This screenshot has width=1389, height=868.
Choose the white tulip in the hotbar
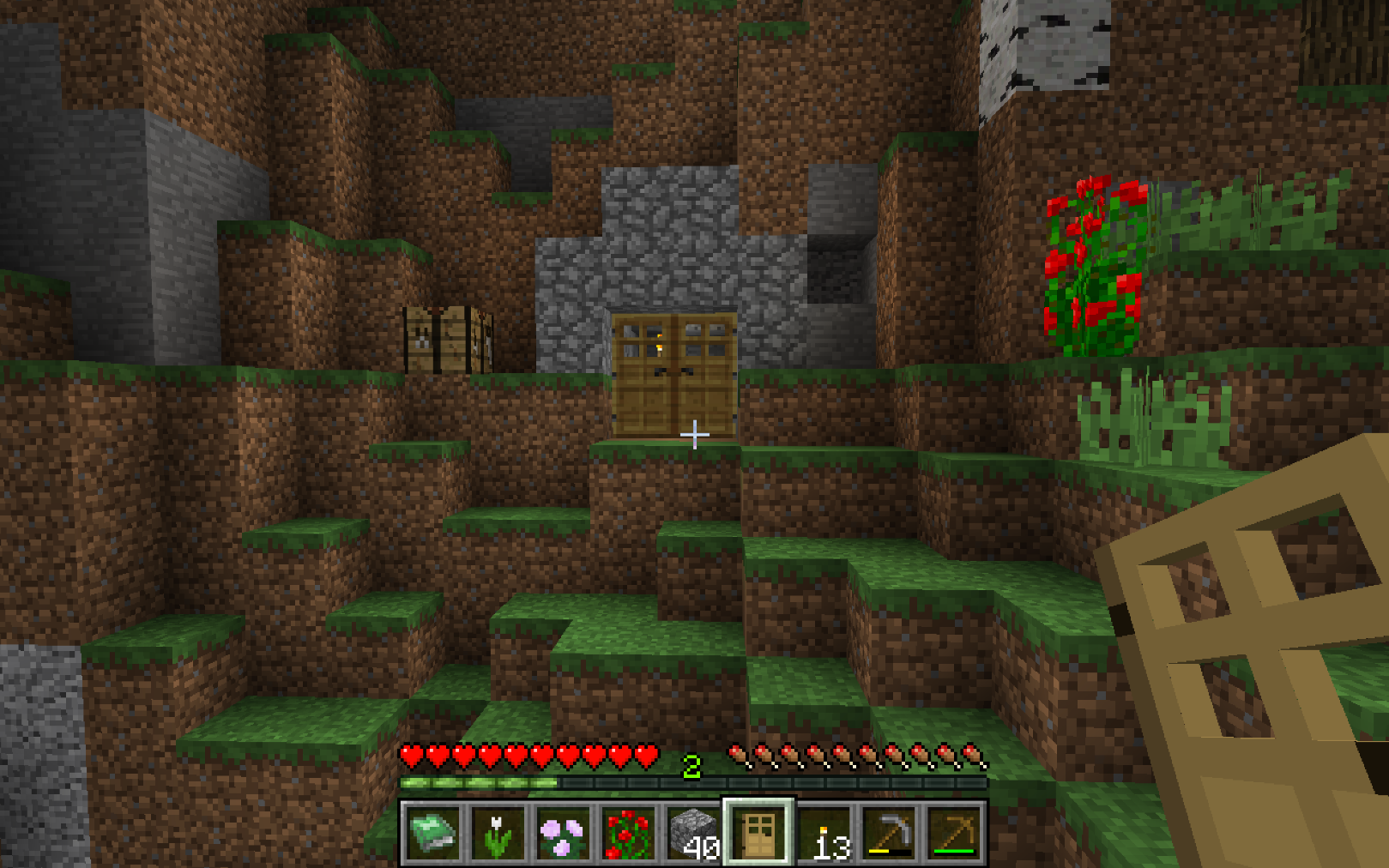(498, 834)
